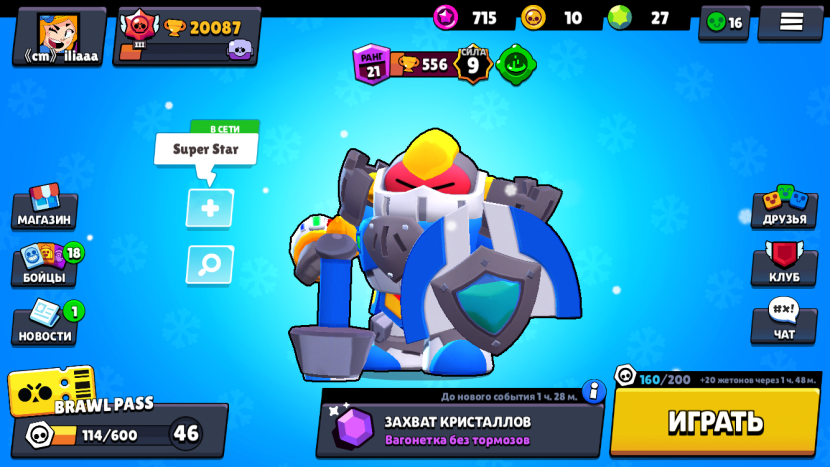830x467 pixels.
Task: Open the iliaaa player profile
Action: (59, 36)
